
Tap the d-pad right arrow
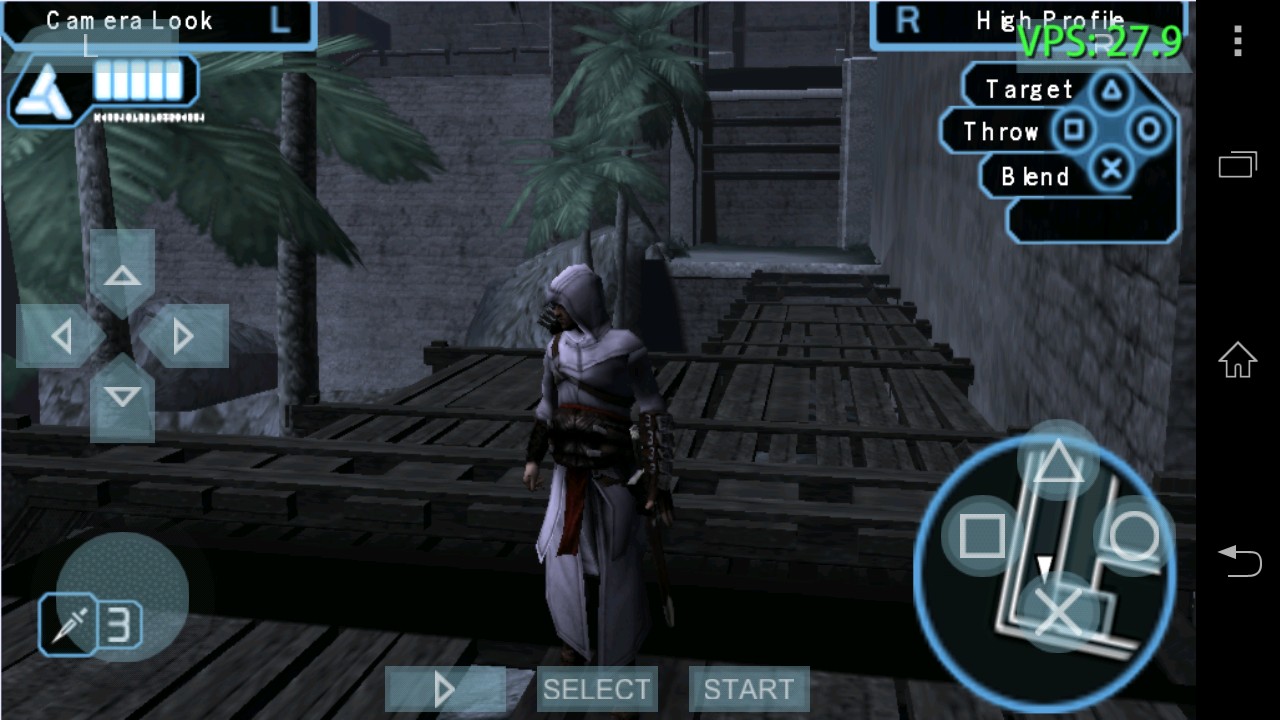point(183,336)
